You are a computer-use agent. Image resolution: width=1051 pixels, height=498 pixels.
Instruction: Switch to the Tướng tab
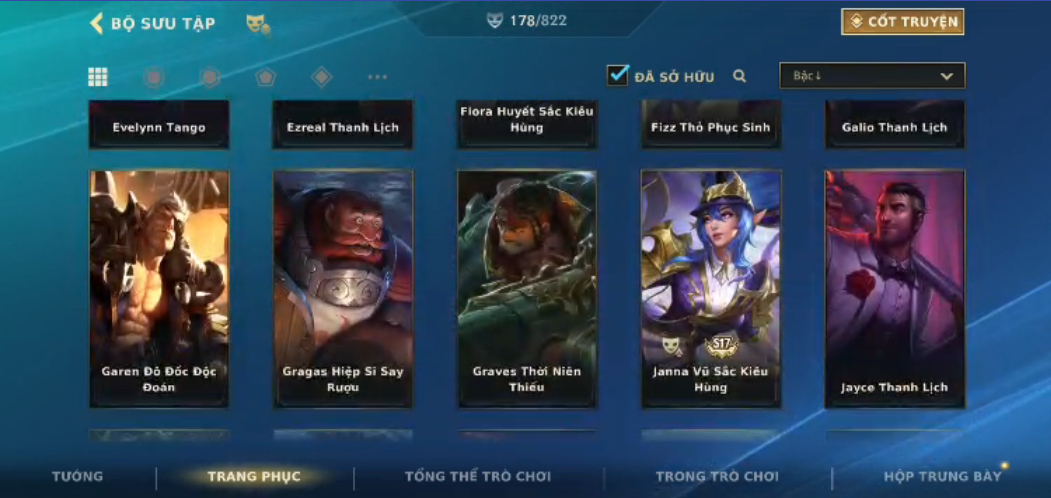(77, 476)
